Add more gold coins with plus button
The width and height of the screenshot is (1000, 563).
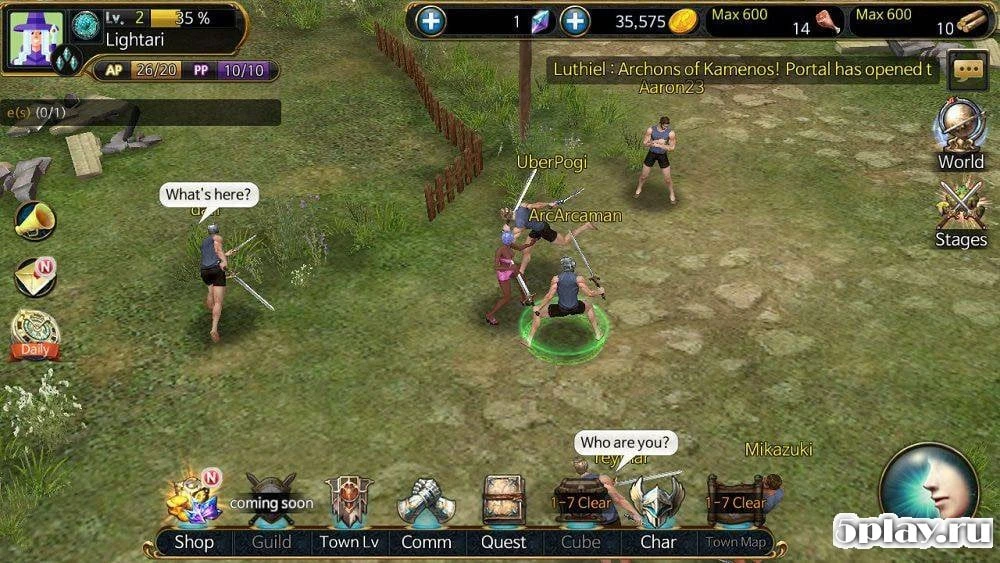[574, 21]
